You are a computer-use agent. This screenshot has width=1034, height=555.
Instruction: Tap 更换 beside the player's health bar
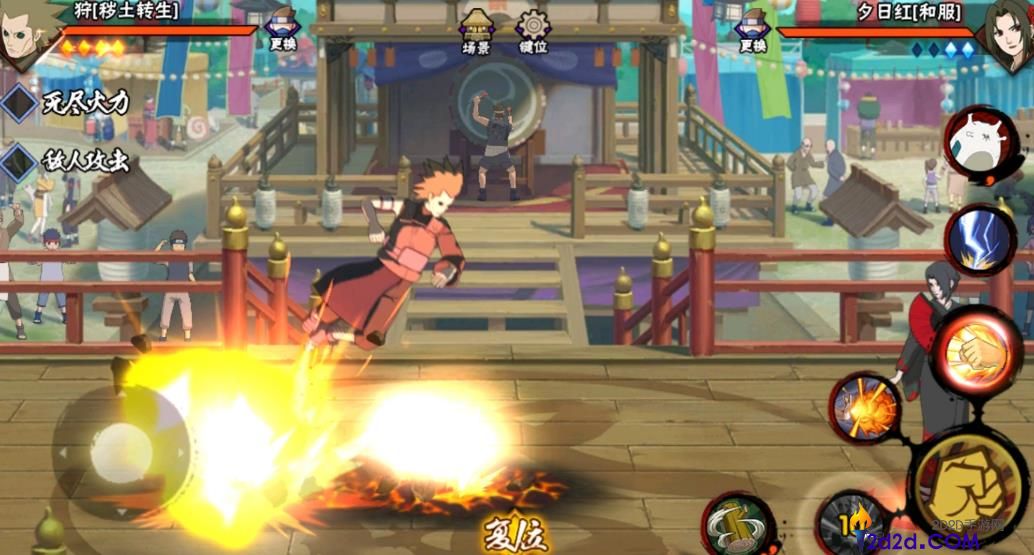pos(283,32)
